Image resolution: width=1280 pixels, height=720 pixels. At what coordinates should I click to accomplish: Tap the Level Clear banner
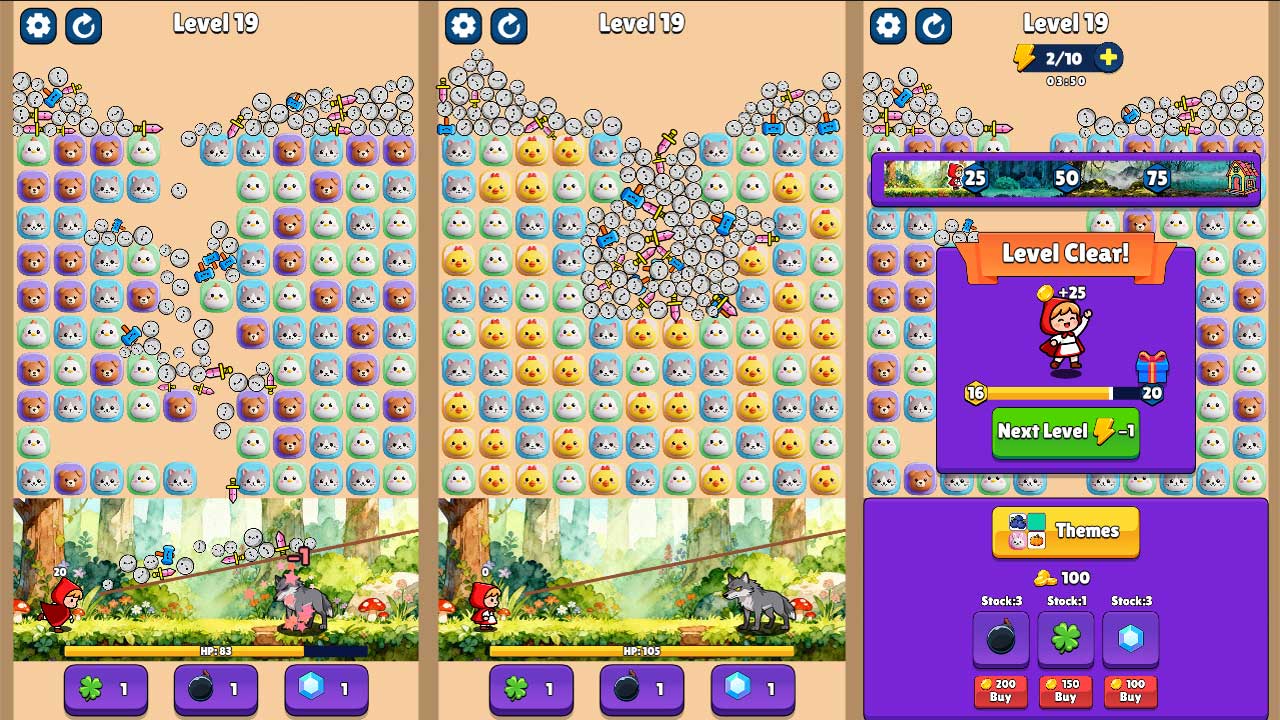point(1064,253)
